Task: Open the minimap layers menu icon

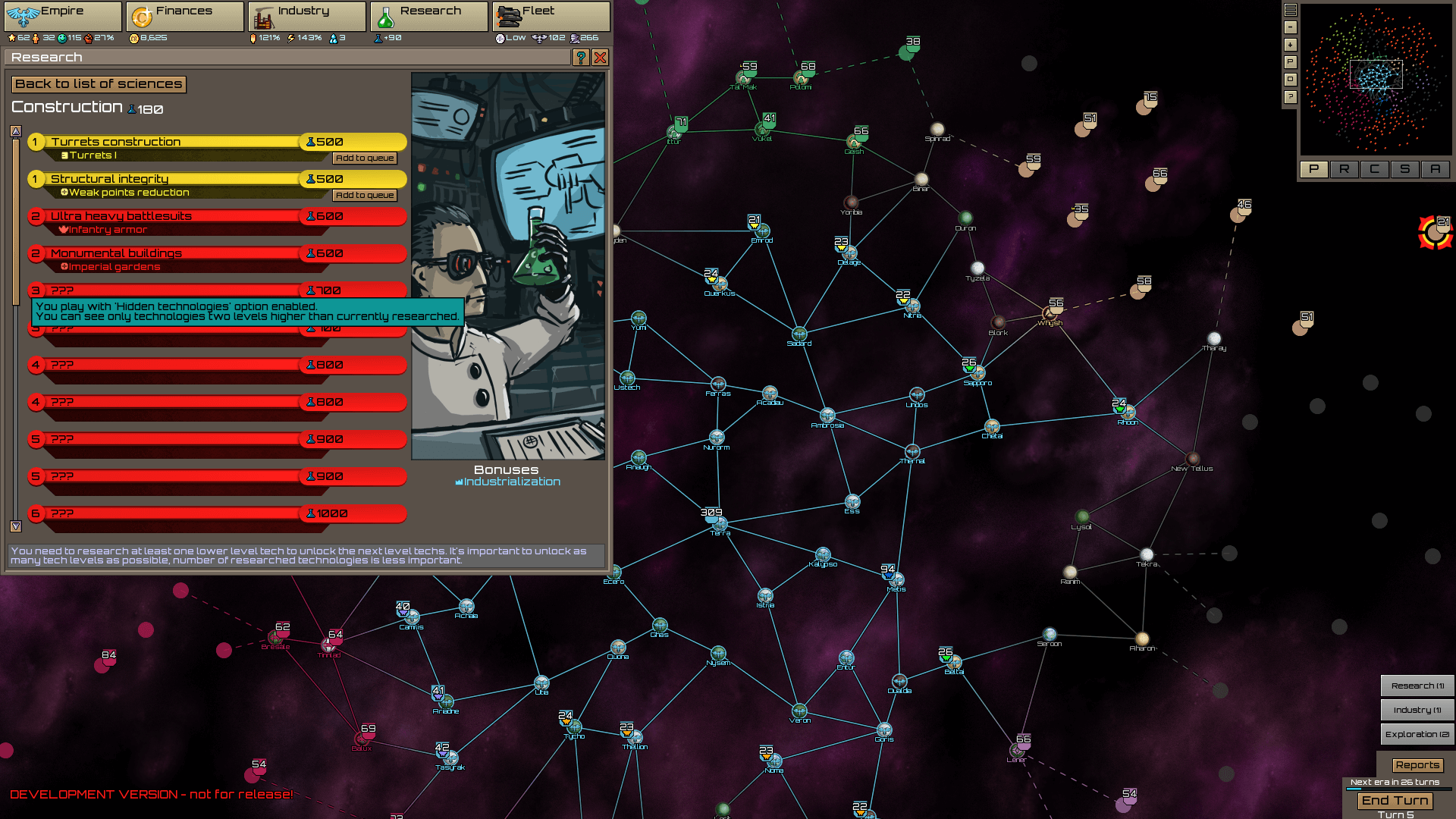Action: point(1290,10)
